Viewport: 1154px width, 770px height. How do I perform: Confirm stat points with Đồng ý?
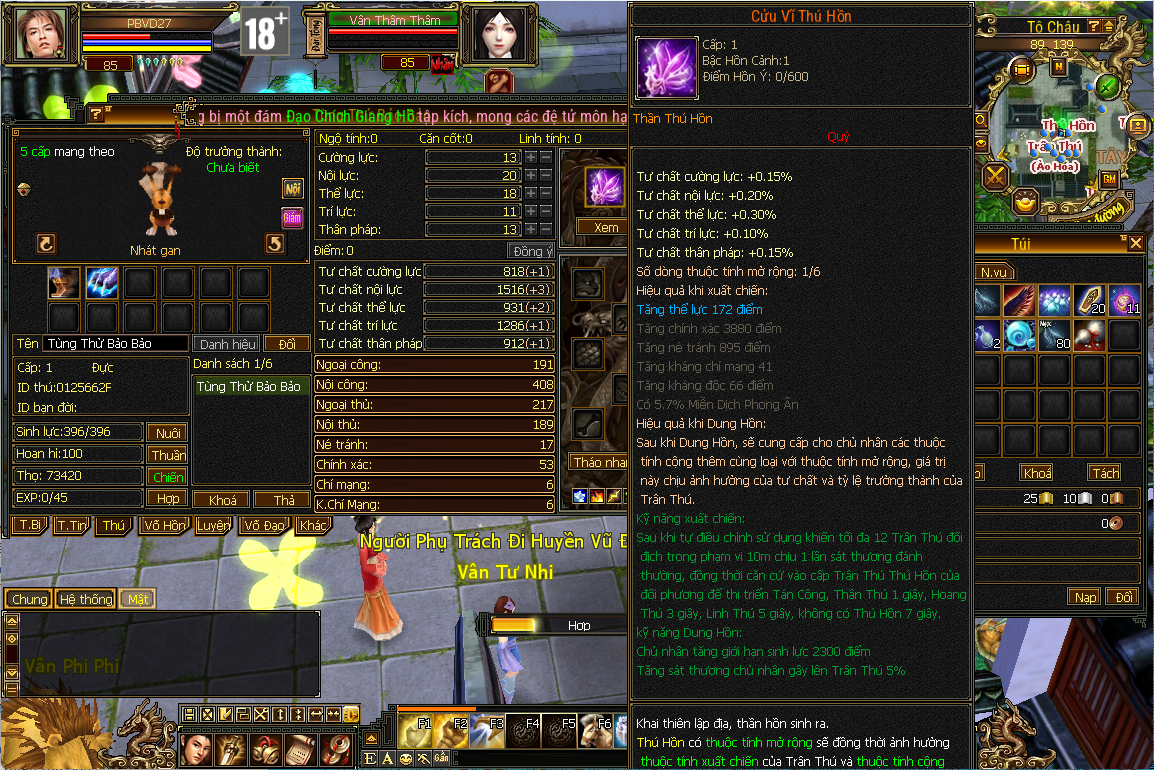click(x=531, y=251)
